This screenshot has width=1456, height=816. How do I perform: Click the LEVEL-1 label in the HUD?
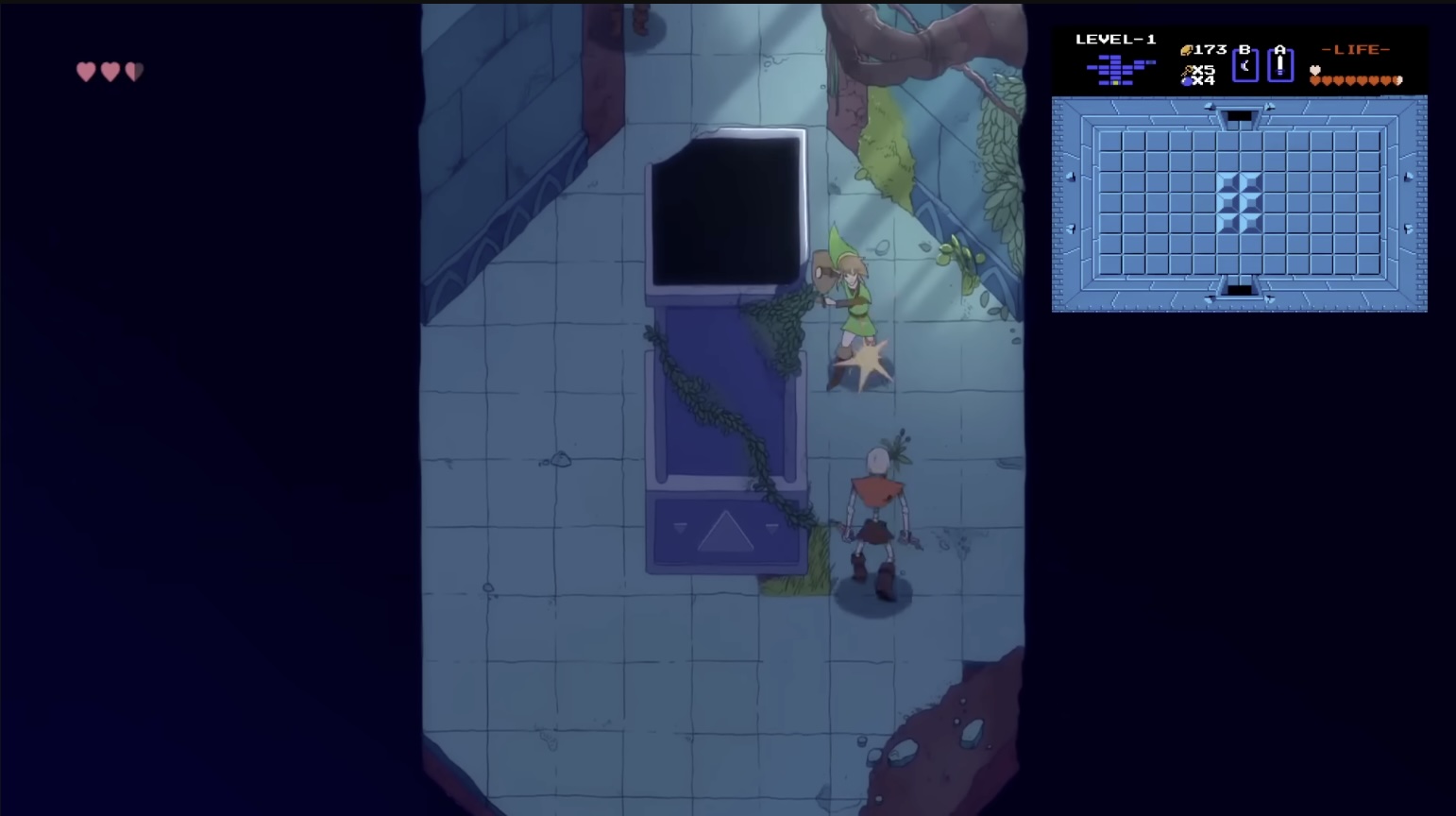coord(1115,41)
